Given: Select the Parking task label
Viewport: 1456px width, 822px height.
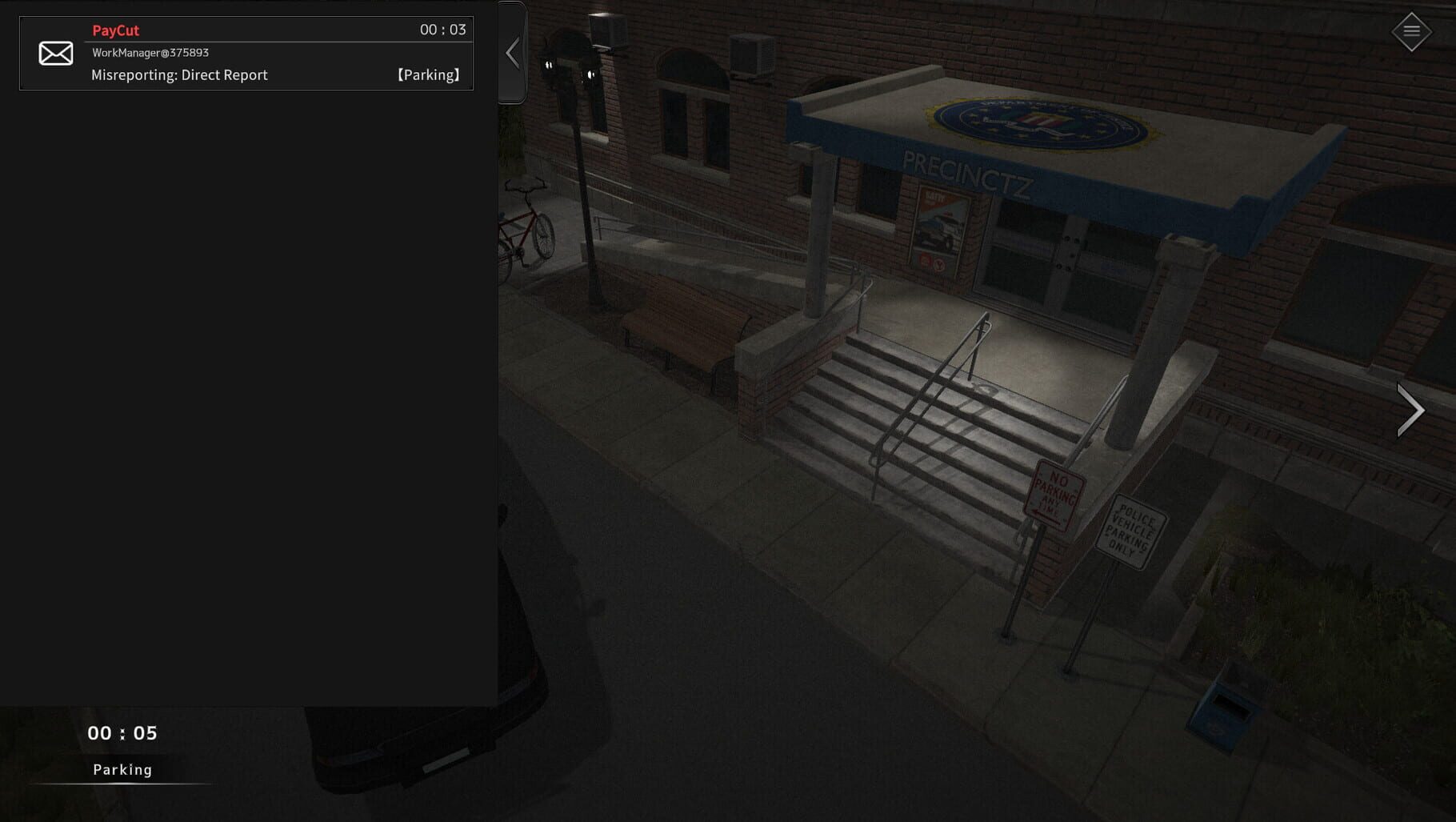Looking at the screenshot, I should [122, 769].
